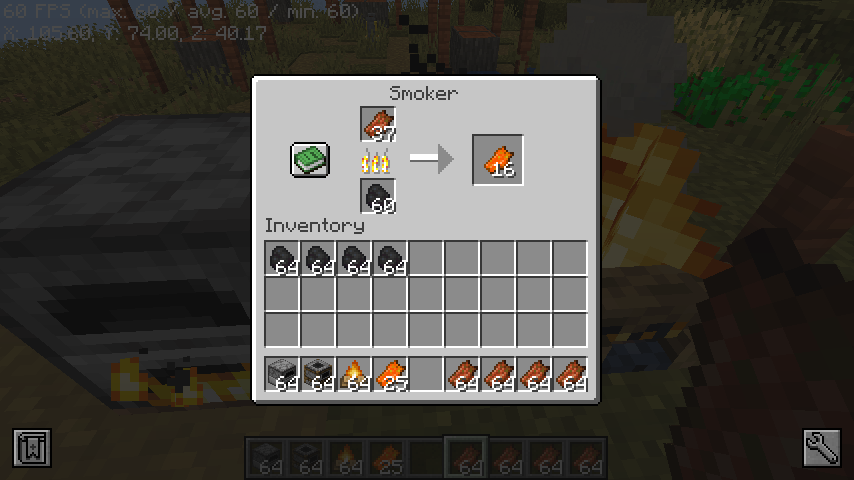The image size is (854, 480).
Task: Open the green recipe book
Action: (x=310, y=160)
